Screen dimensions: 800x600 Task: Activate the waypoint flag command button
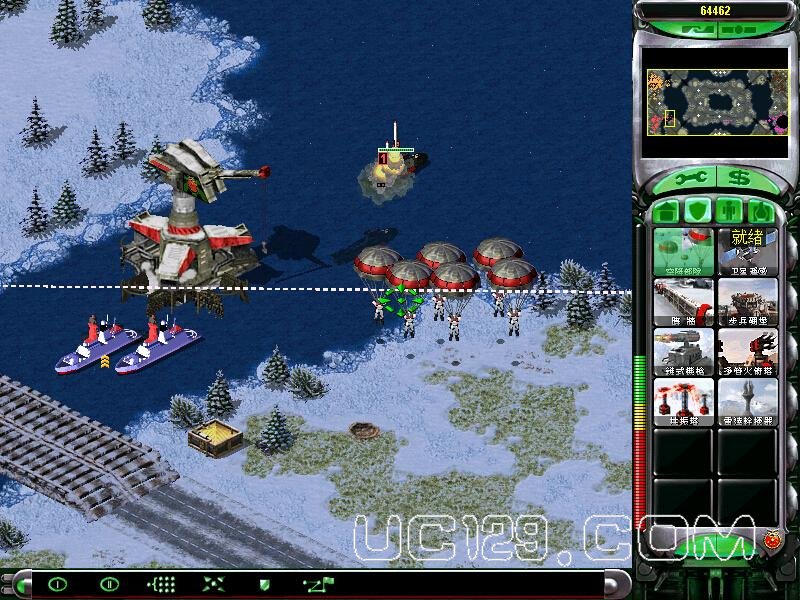coord(319,584)
